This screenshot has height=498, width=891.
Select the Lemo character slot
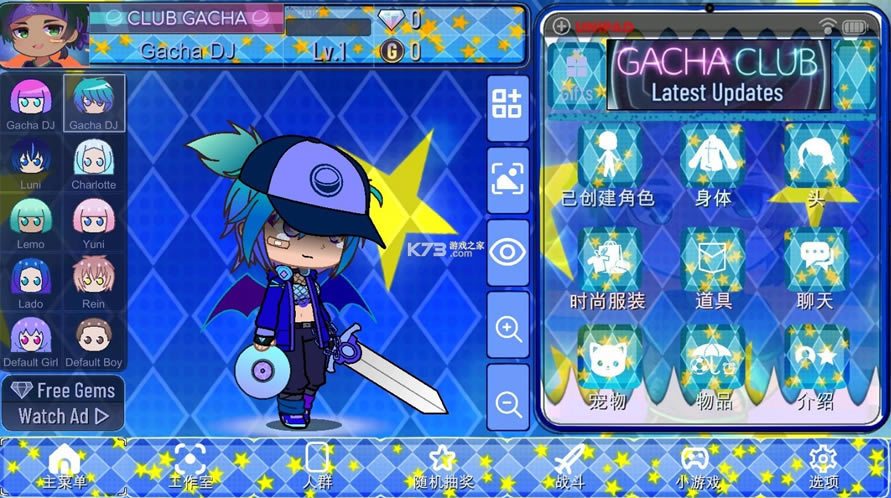coord(31,221)
